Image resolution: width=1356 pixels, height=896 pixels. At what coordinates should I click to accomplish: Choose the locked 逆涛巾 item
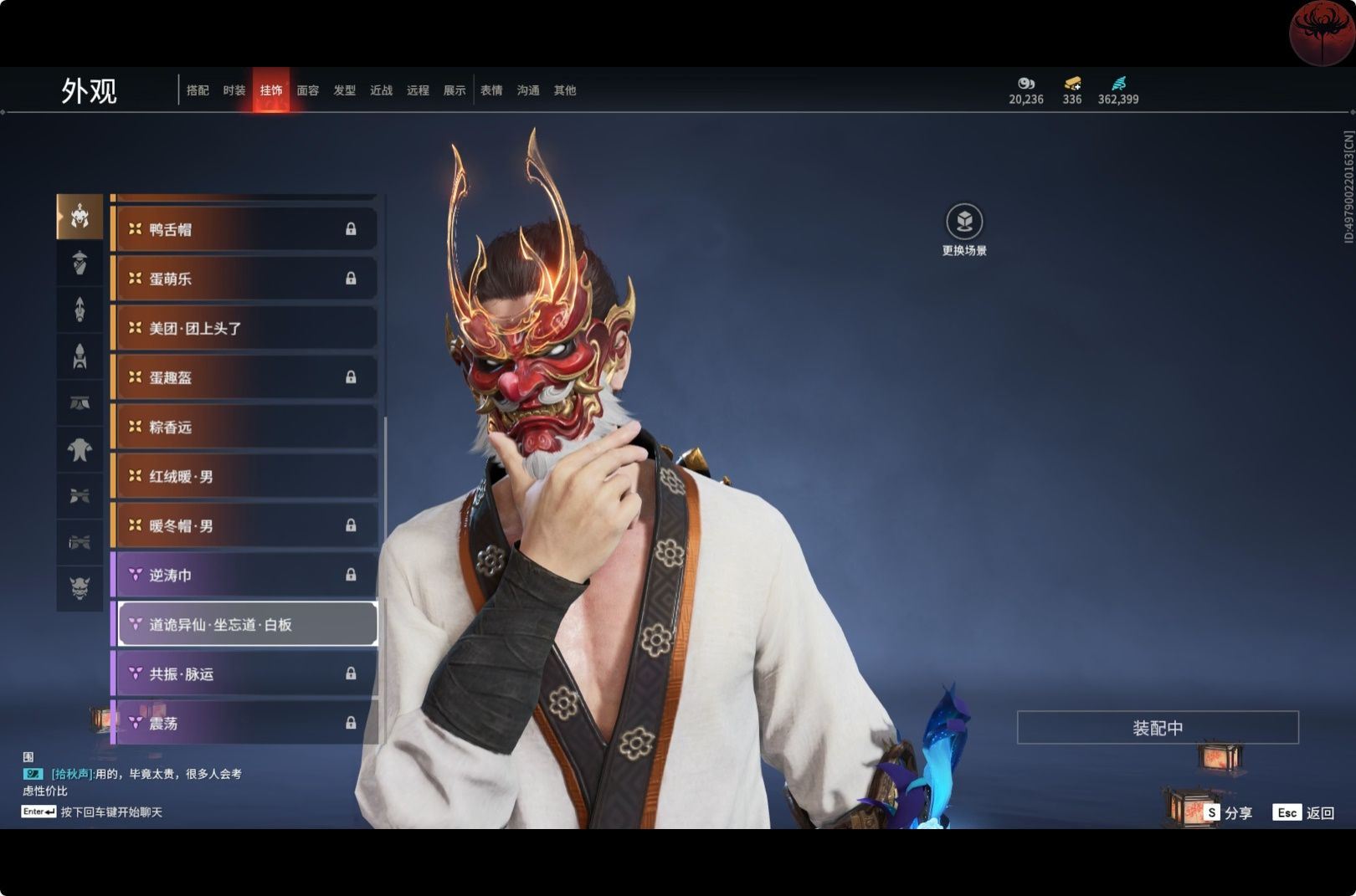point(244,575)
